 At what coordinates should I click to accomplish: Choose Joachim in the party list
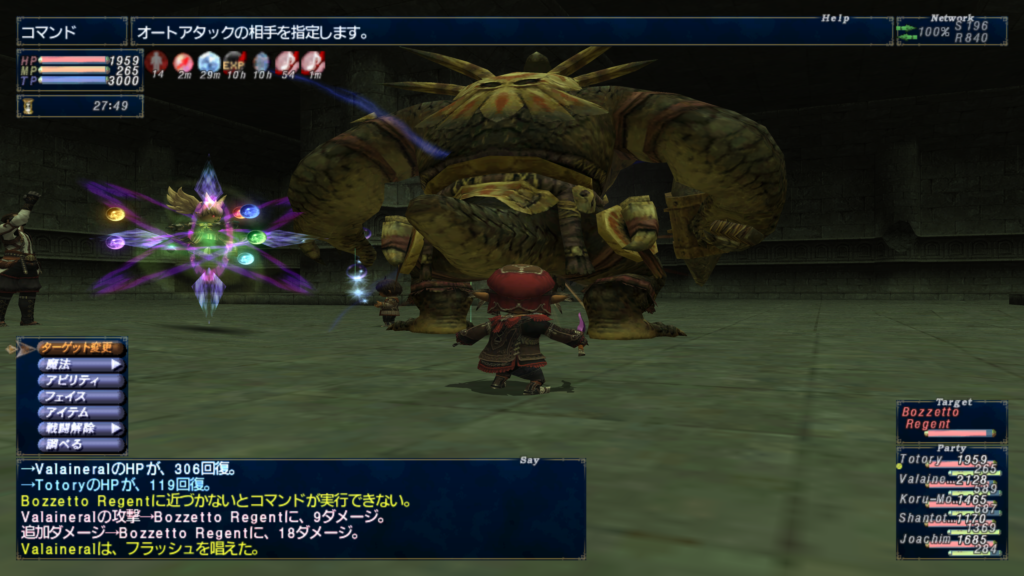951,539
